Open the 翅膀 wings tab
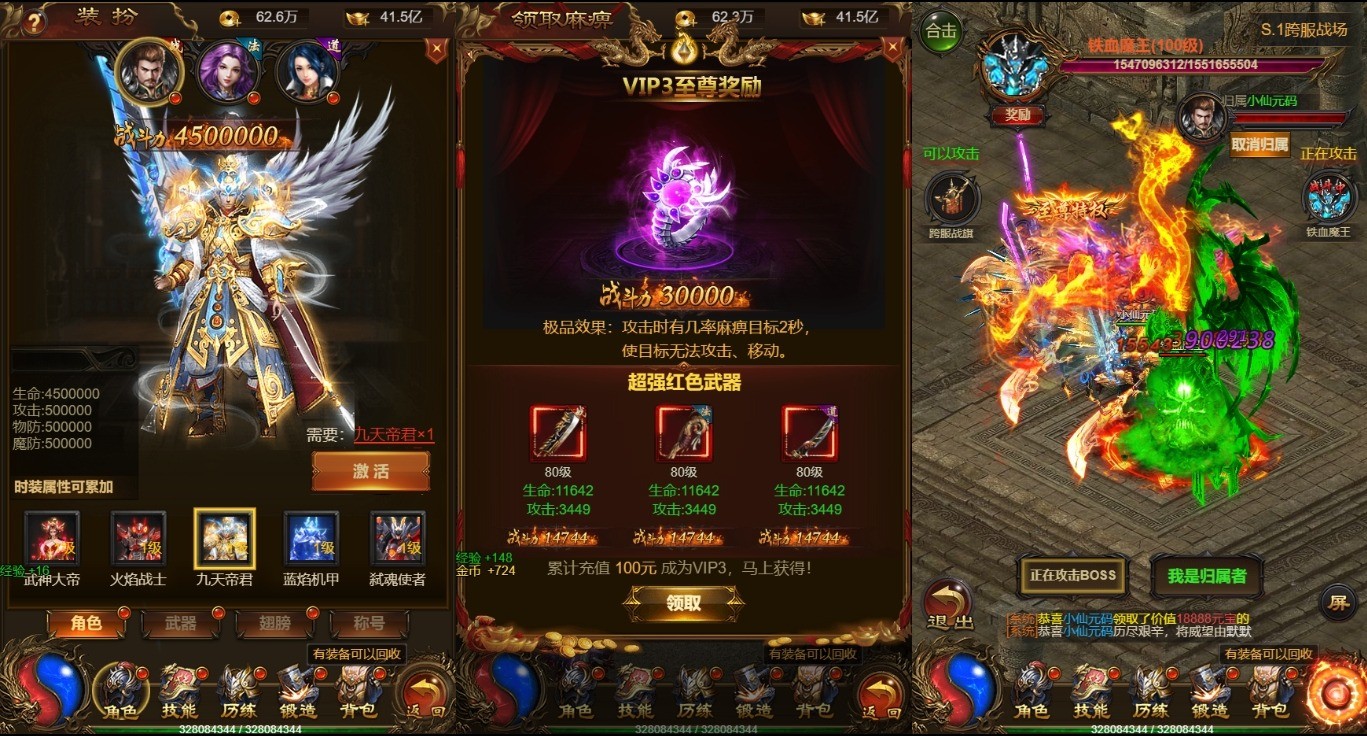1367x736 pixels. pos(275,623)
